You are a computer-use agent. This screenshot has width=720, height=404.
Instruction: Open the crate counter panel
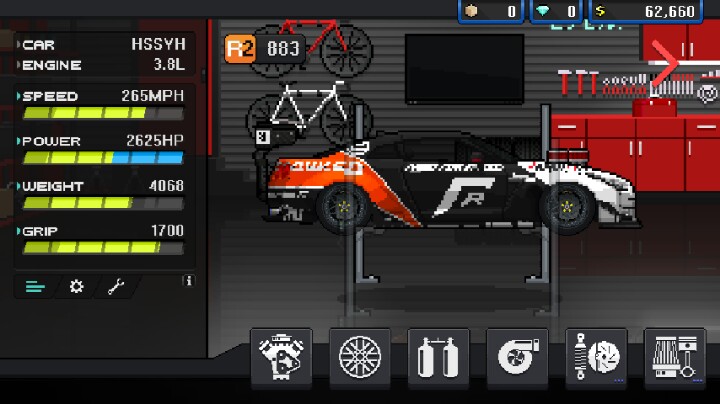point(491,11)
